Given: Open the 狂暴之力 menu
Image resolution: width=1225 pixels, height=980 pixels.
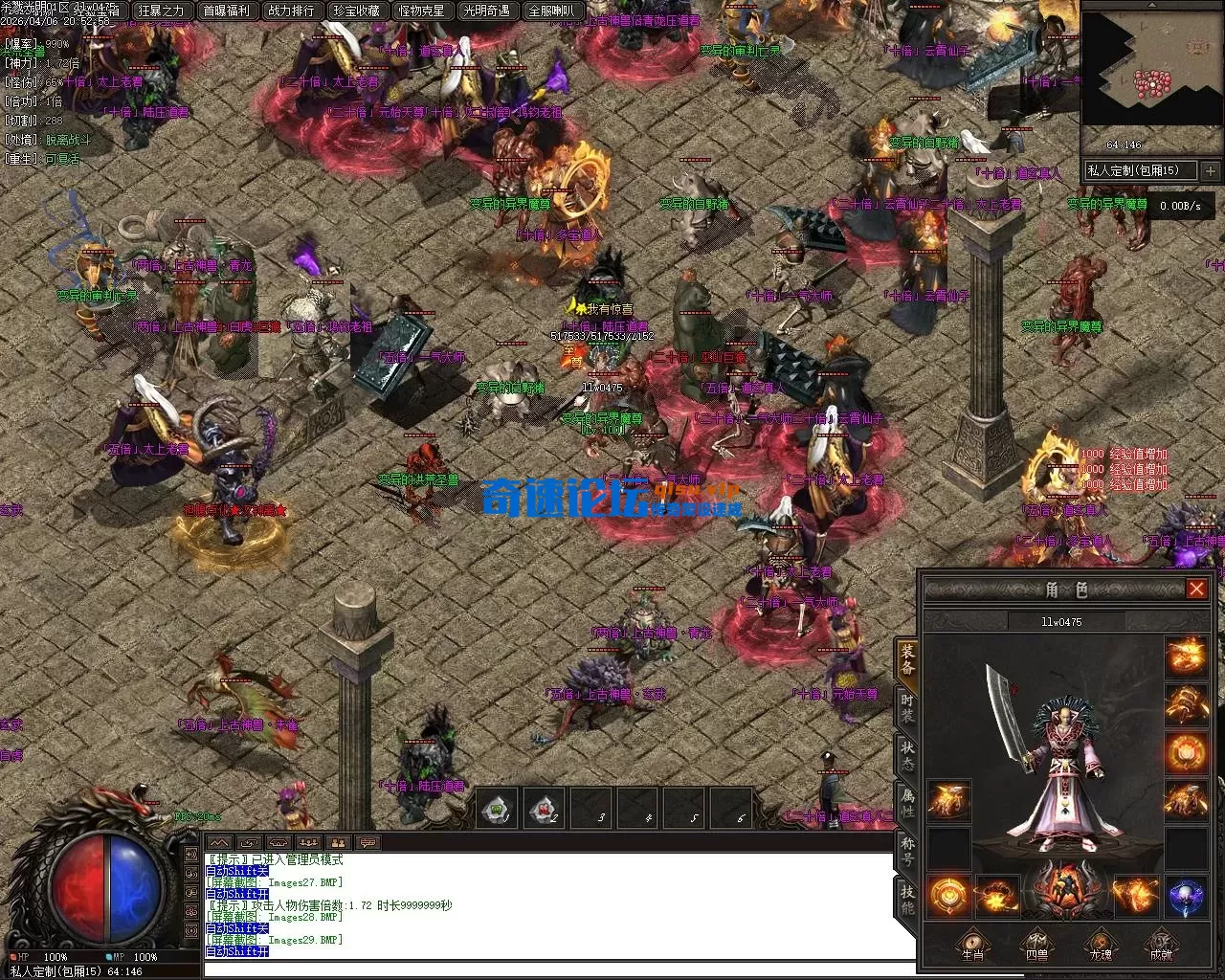Looking at the screenshot, I should [x=161, y=11].
